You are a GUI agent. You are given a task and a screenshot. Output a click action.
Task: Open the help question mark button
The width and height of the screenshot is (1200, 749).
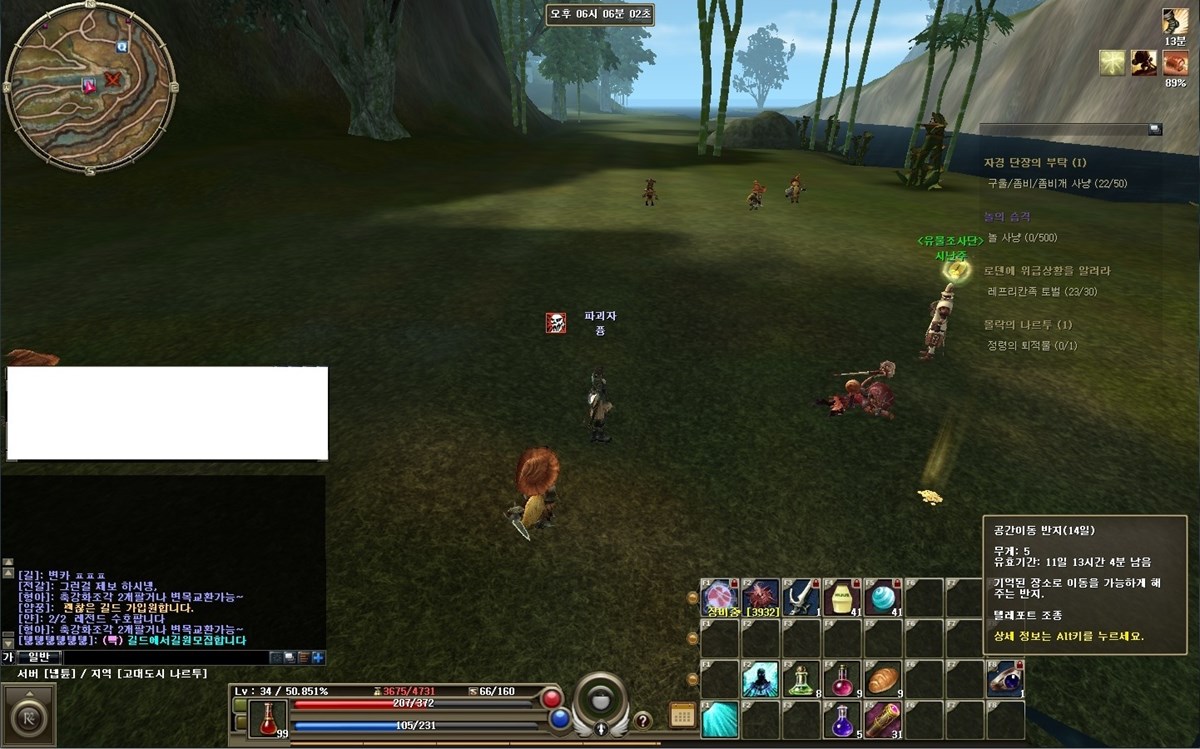[x=643, y=720]
